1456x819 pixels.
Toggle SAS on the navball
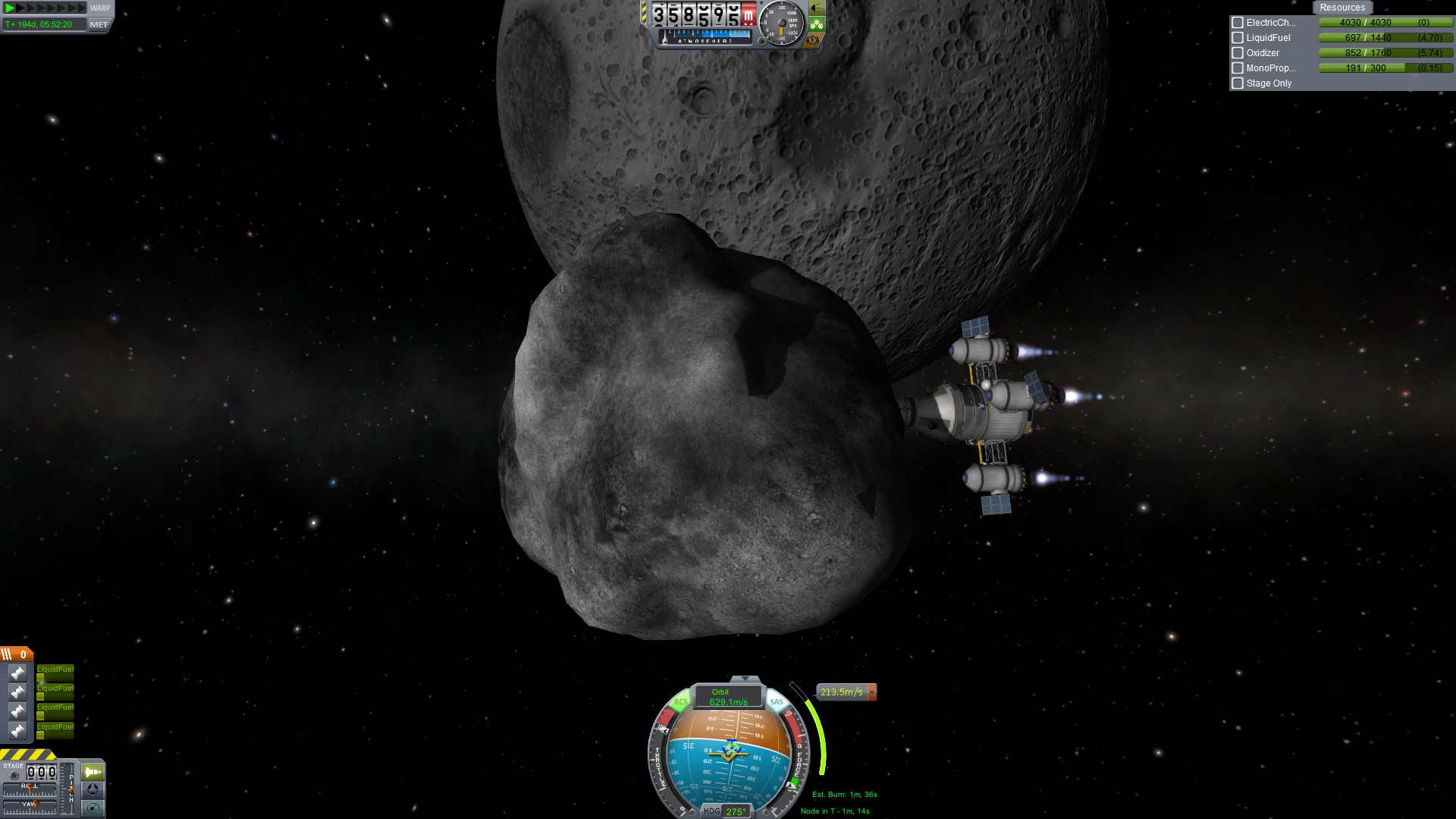[x=777, y=701]
